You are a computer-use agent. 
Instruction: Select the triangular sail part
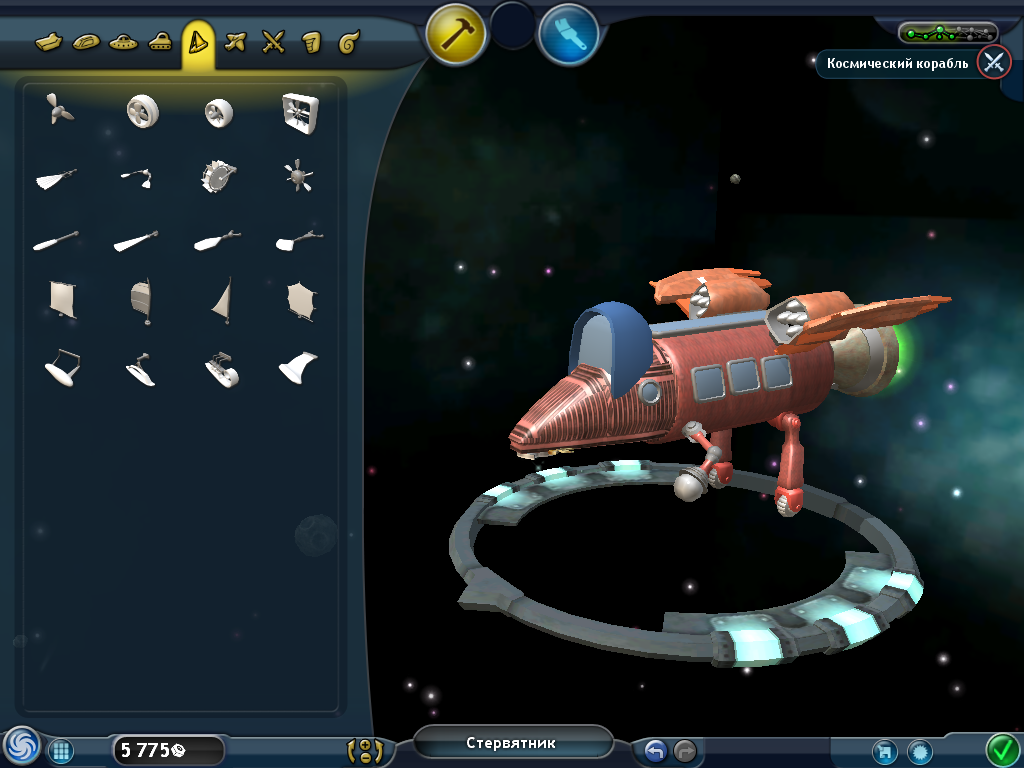coord(222,299)
